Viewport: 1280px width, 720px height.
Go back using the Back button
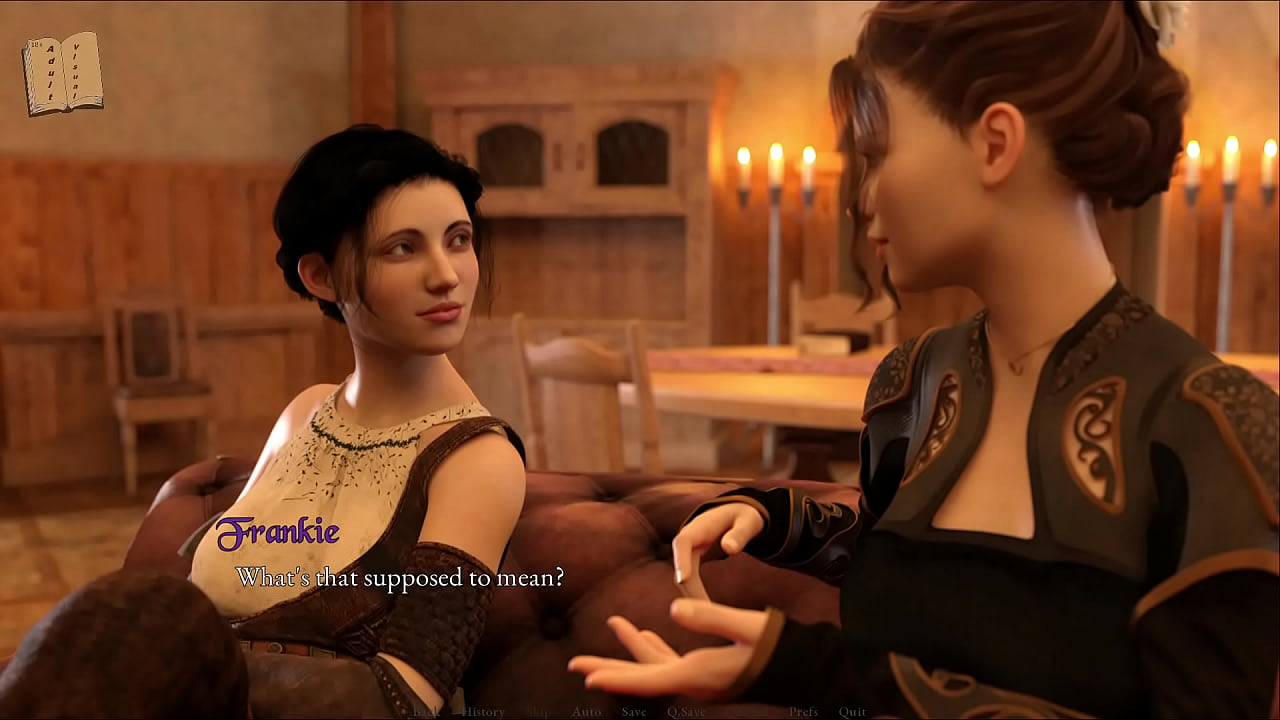(x=427, y=712)
